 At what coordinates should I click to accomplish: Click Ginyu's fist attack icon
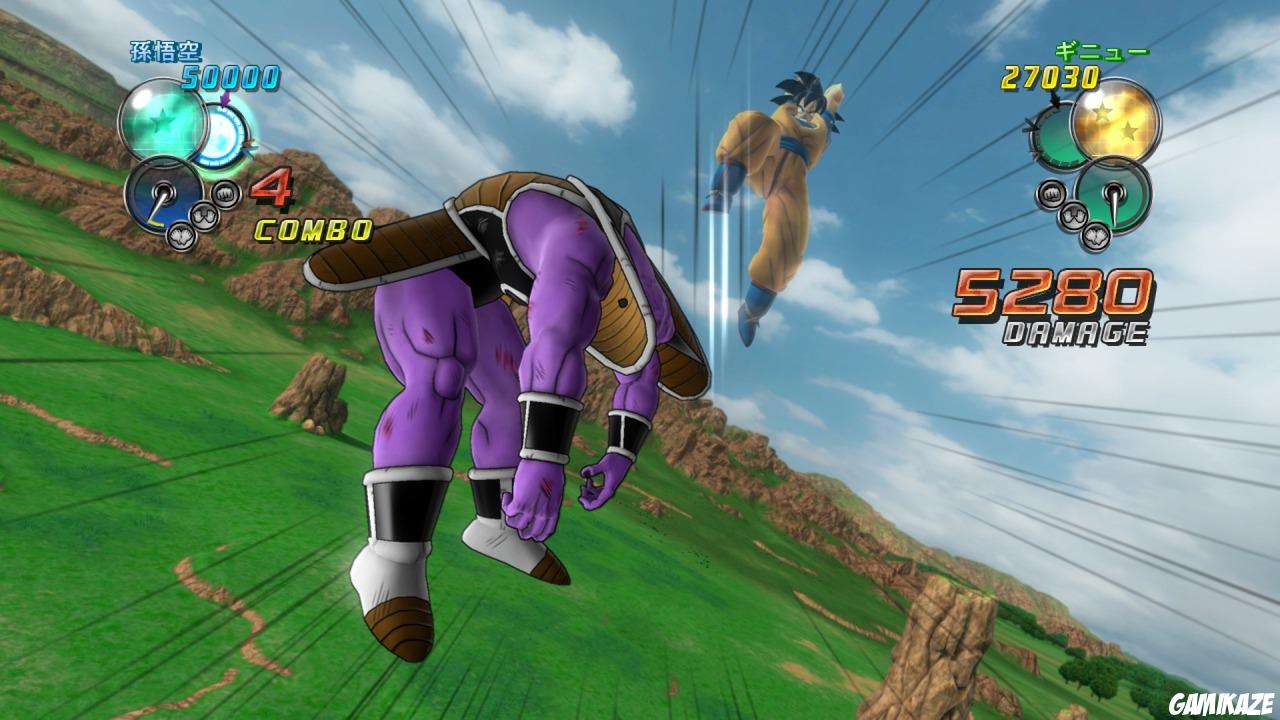coord(1052,194)
